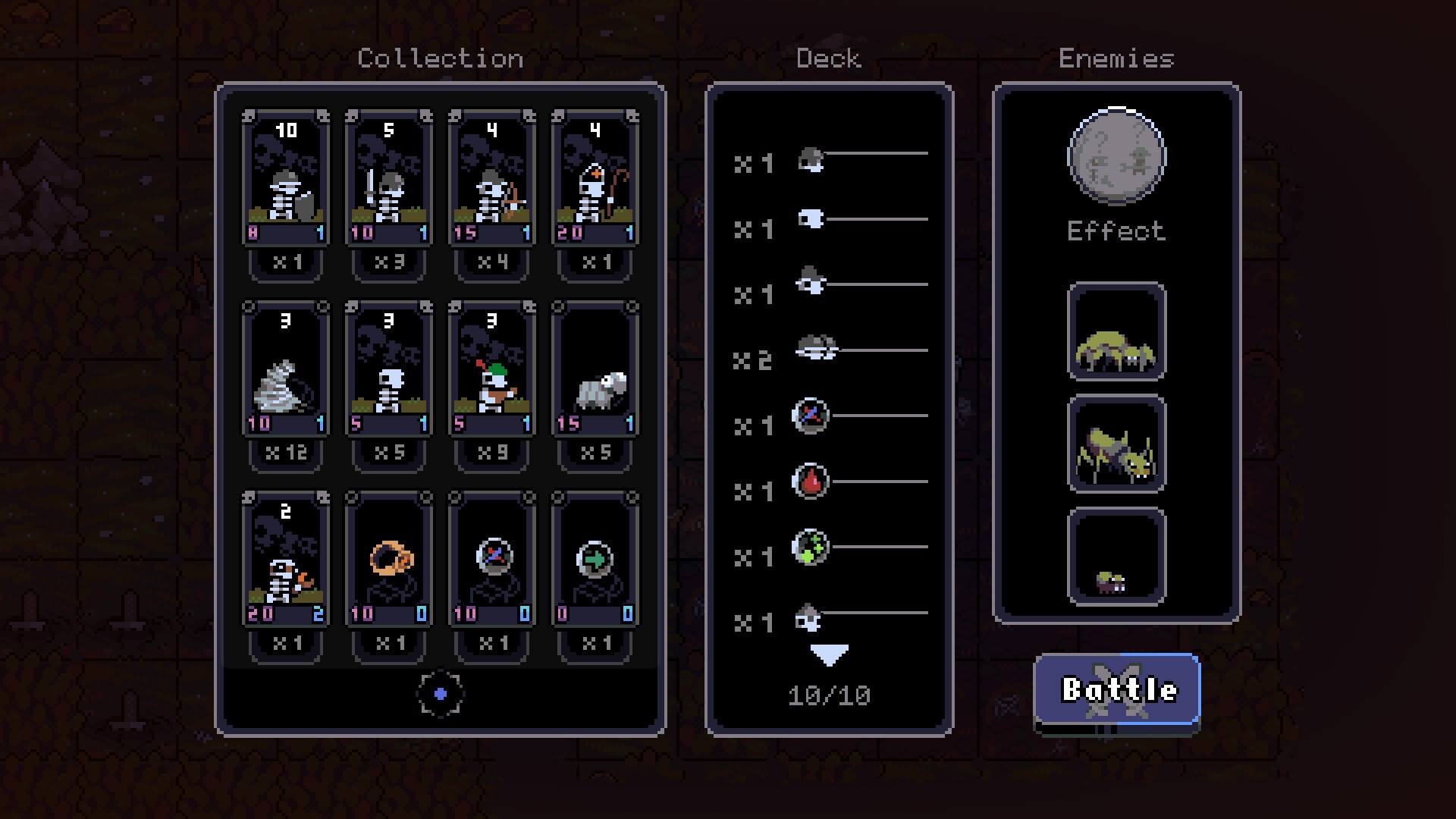Show more deck entries with down arrow
1456x819 pixels.
point(829,655)
